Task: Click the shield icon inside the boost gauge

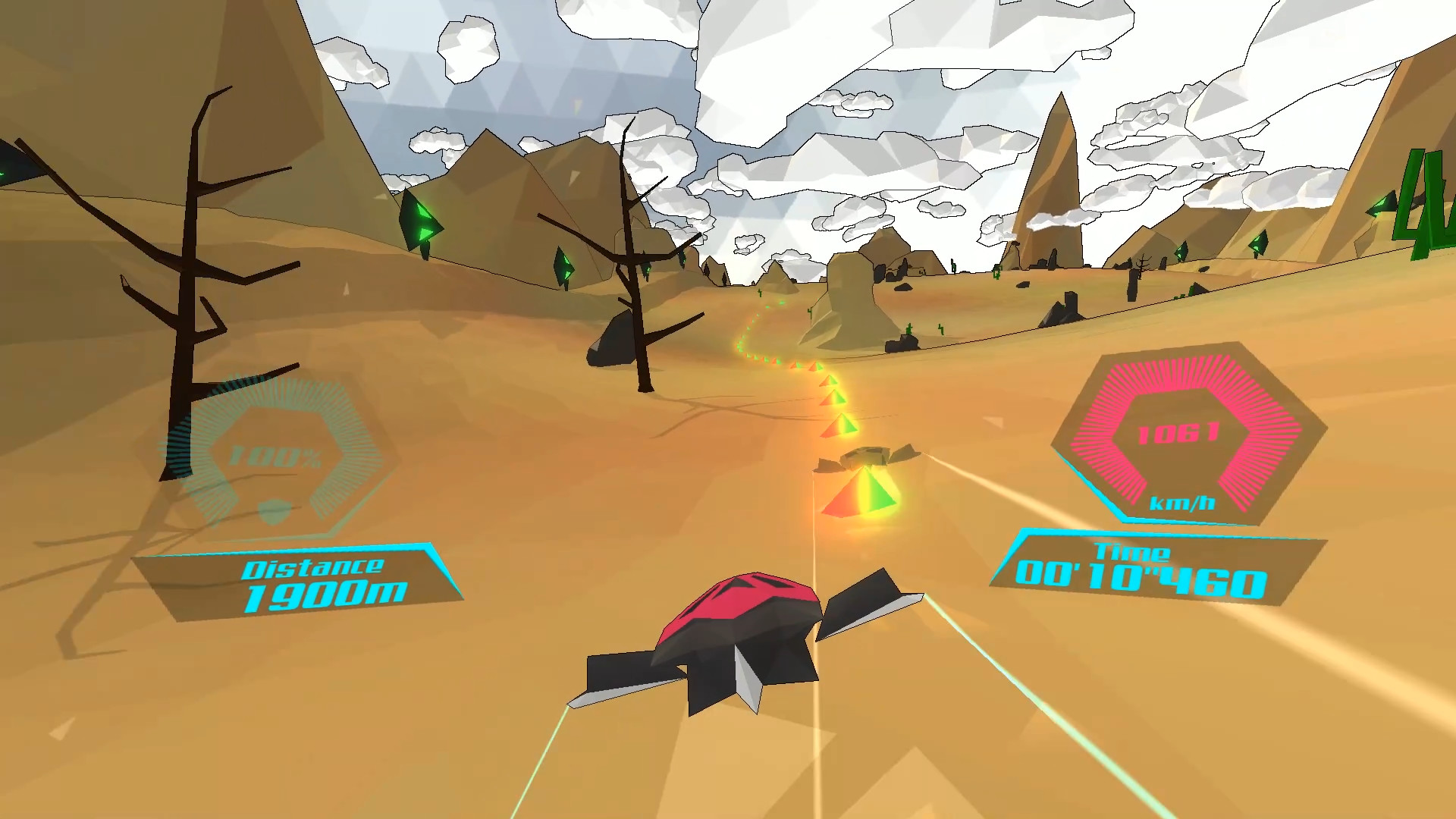Action: tap(275, 513)
